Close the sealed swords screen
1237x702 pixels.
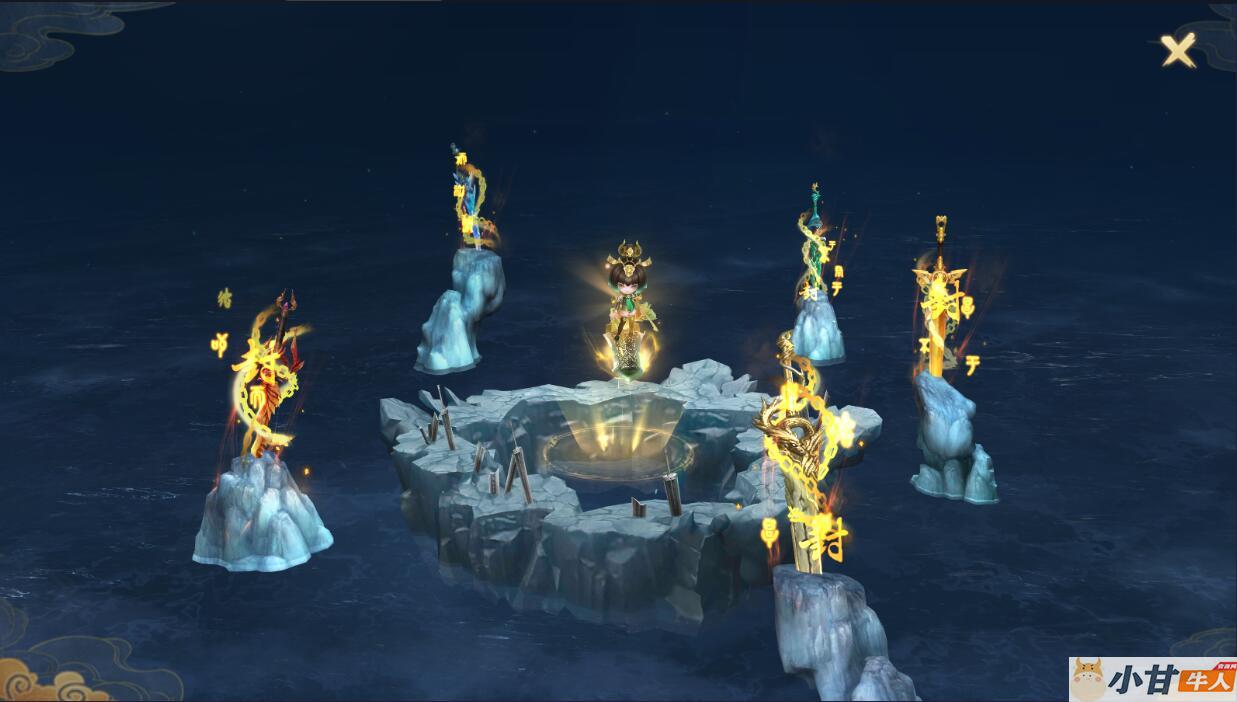click(x=1178, y=50)
